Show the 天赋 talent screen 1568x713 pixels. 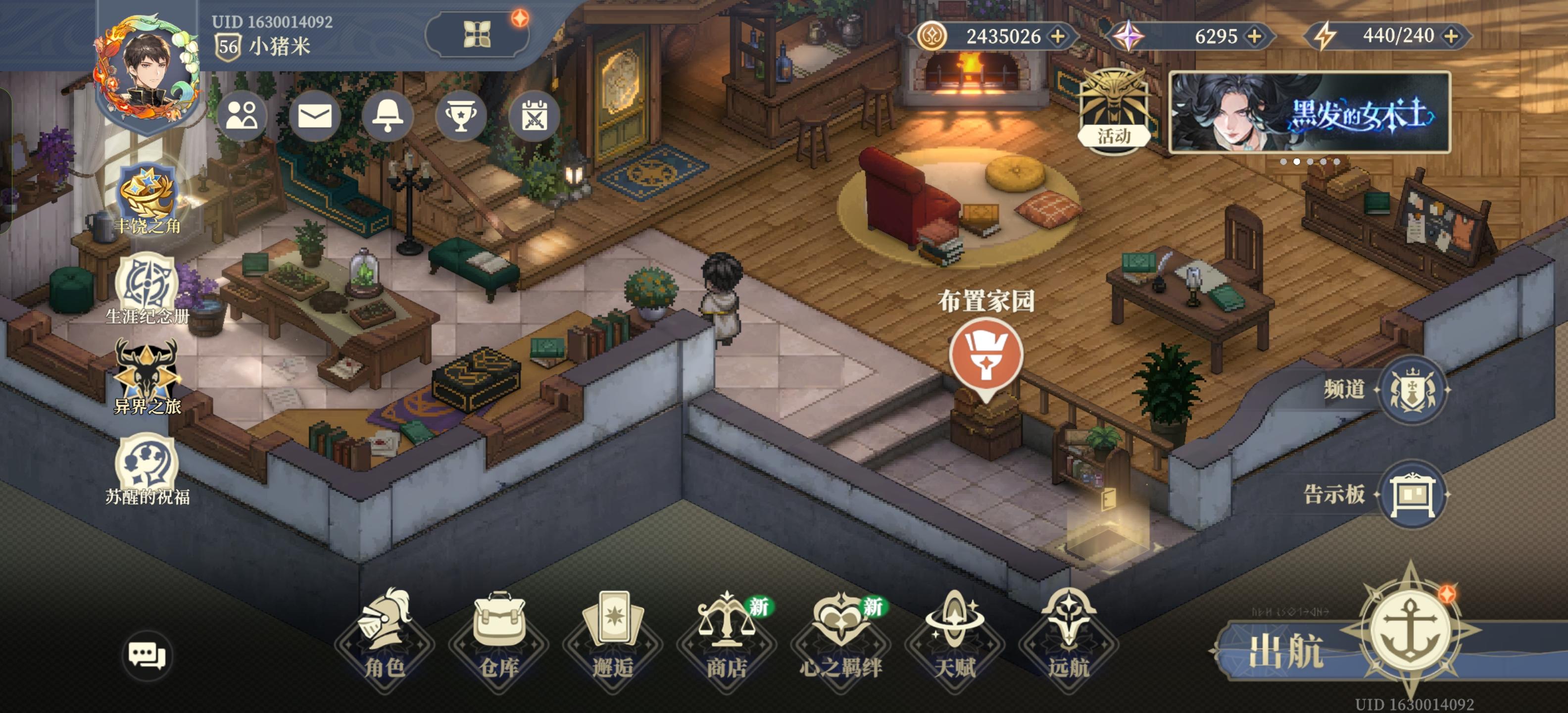[x=954, y=636]
